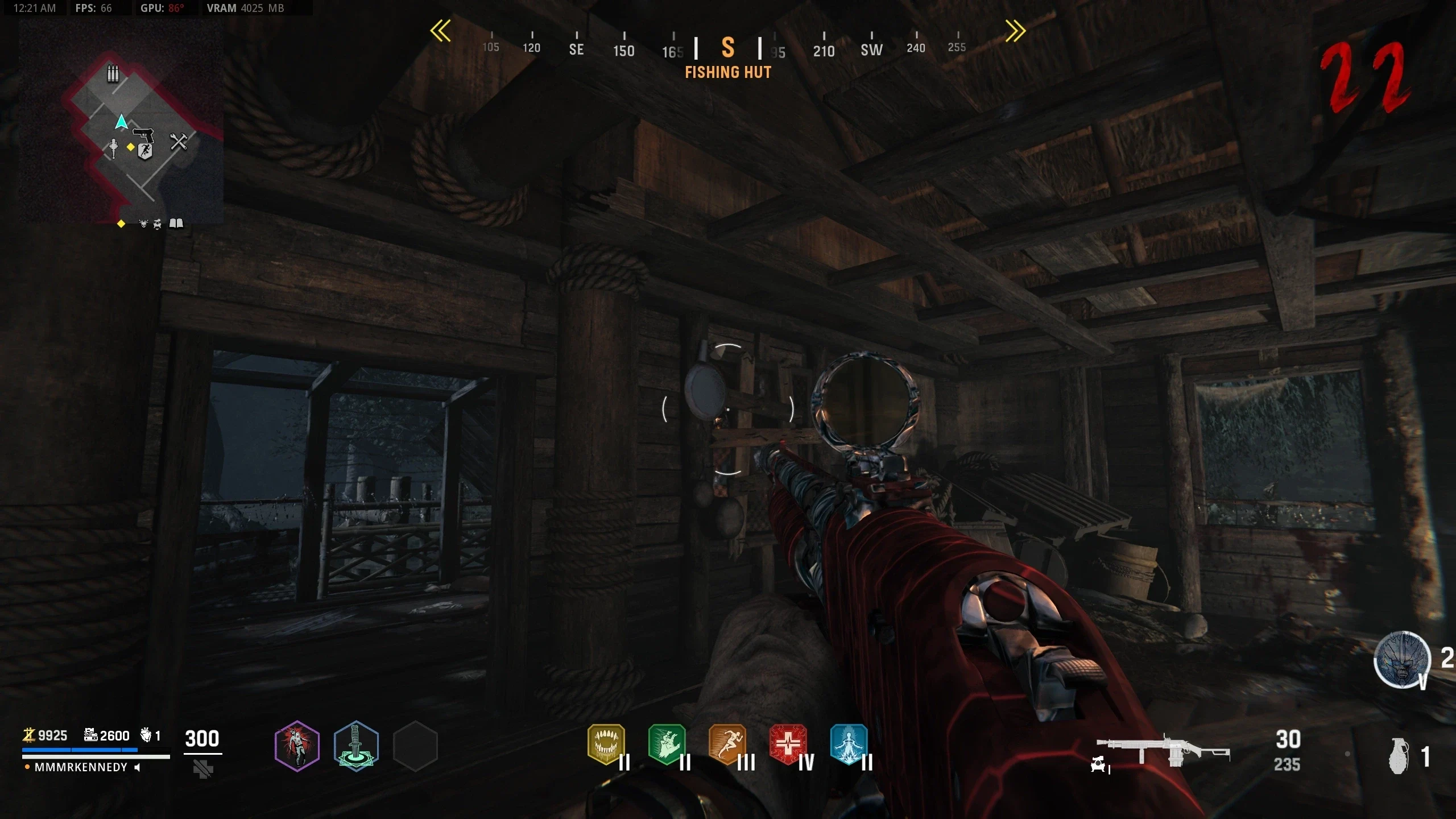Click the armor plate icon under 300
Viewport: 1456px width, 819px height.
pyautogui.click(x=202, y=770)
